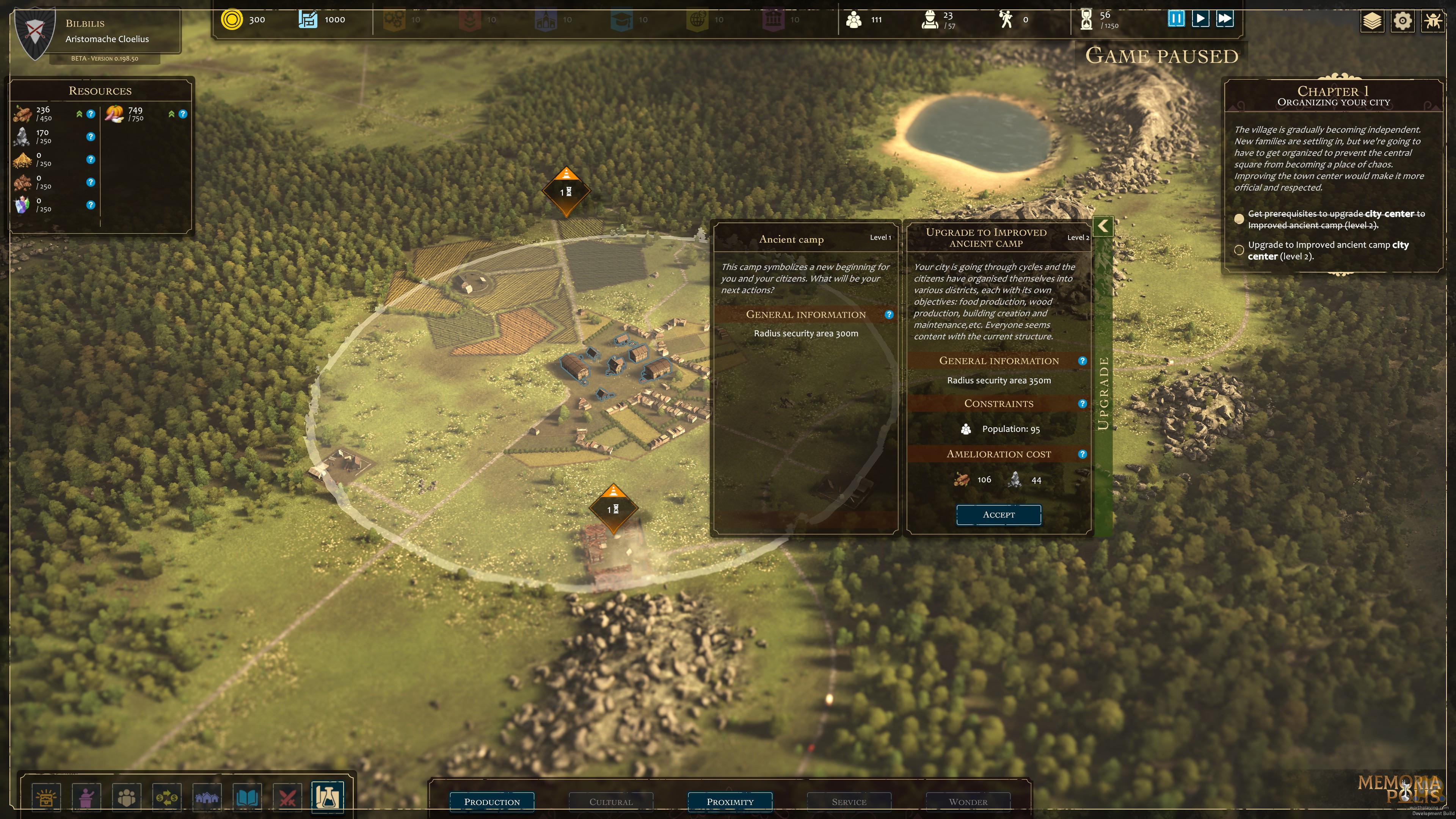Select the flask and blueprint toolbar button
Image resolution: width=1456 pixels, height=819 pixels.
pyautogui.click(x=327, y=797)
